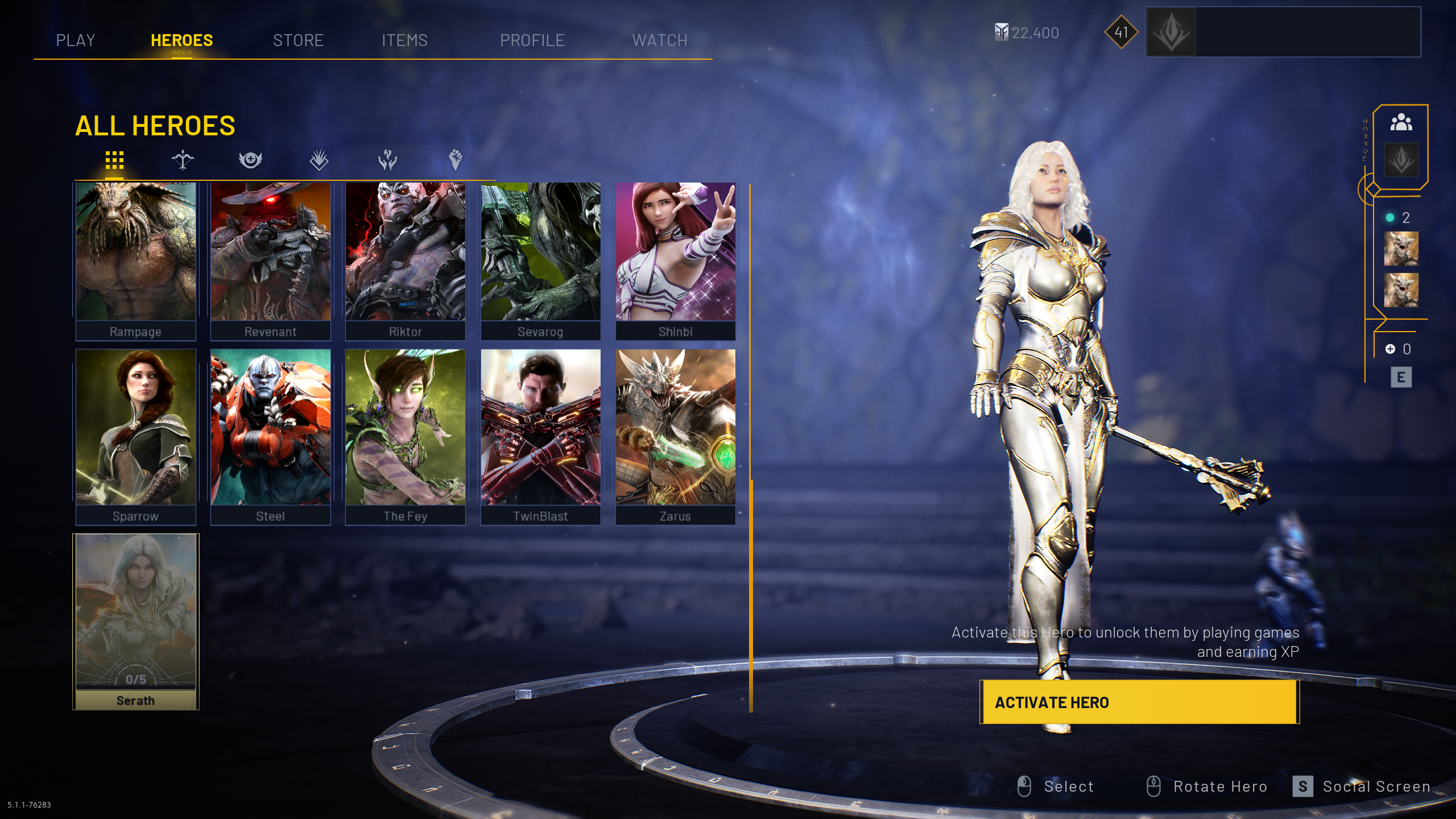1456x819 pixels.
Task: Pick the Sevarog hero card
Action: point(540,260)
